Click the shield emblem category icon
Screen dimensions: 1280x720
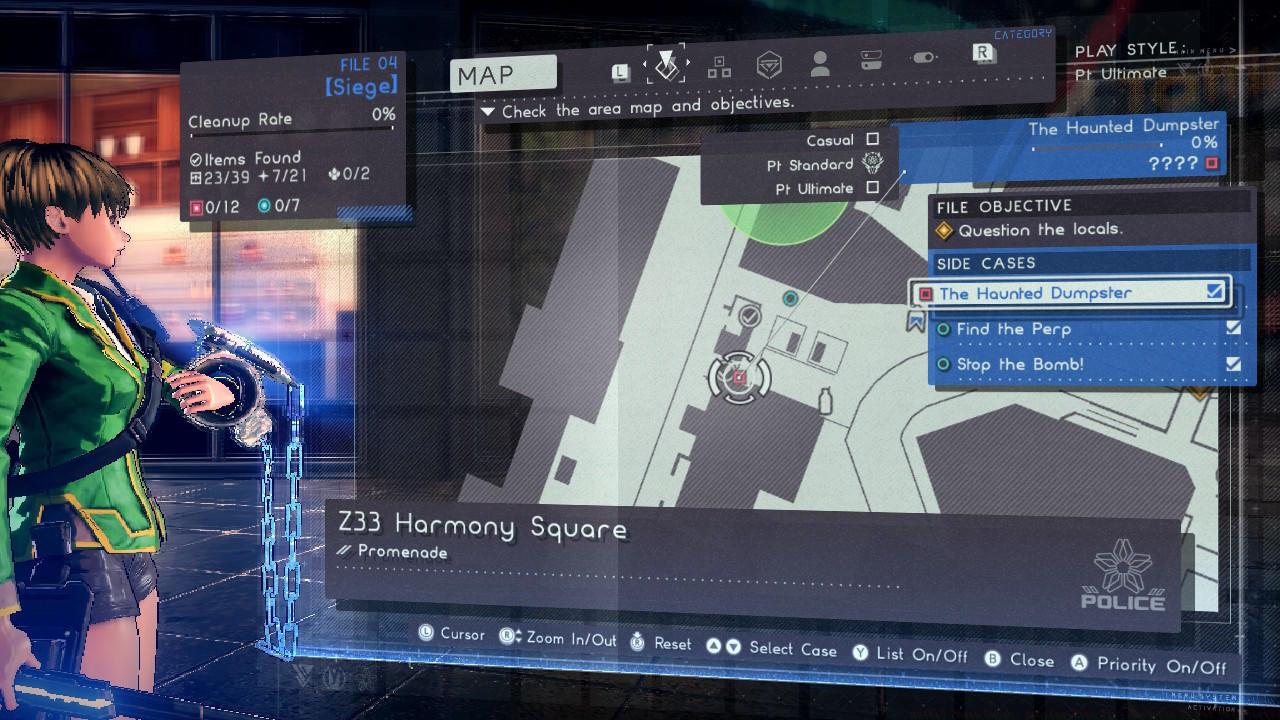click(x=767, y=62)
